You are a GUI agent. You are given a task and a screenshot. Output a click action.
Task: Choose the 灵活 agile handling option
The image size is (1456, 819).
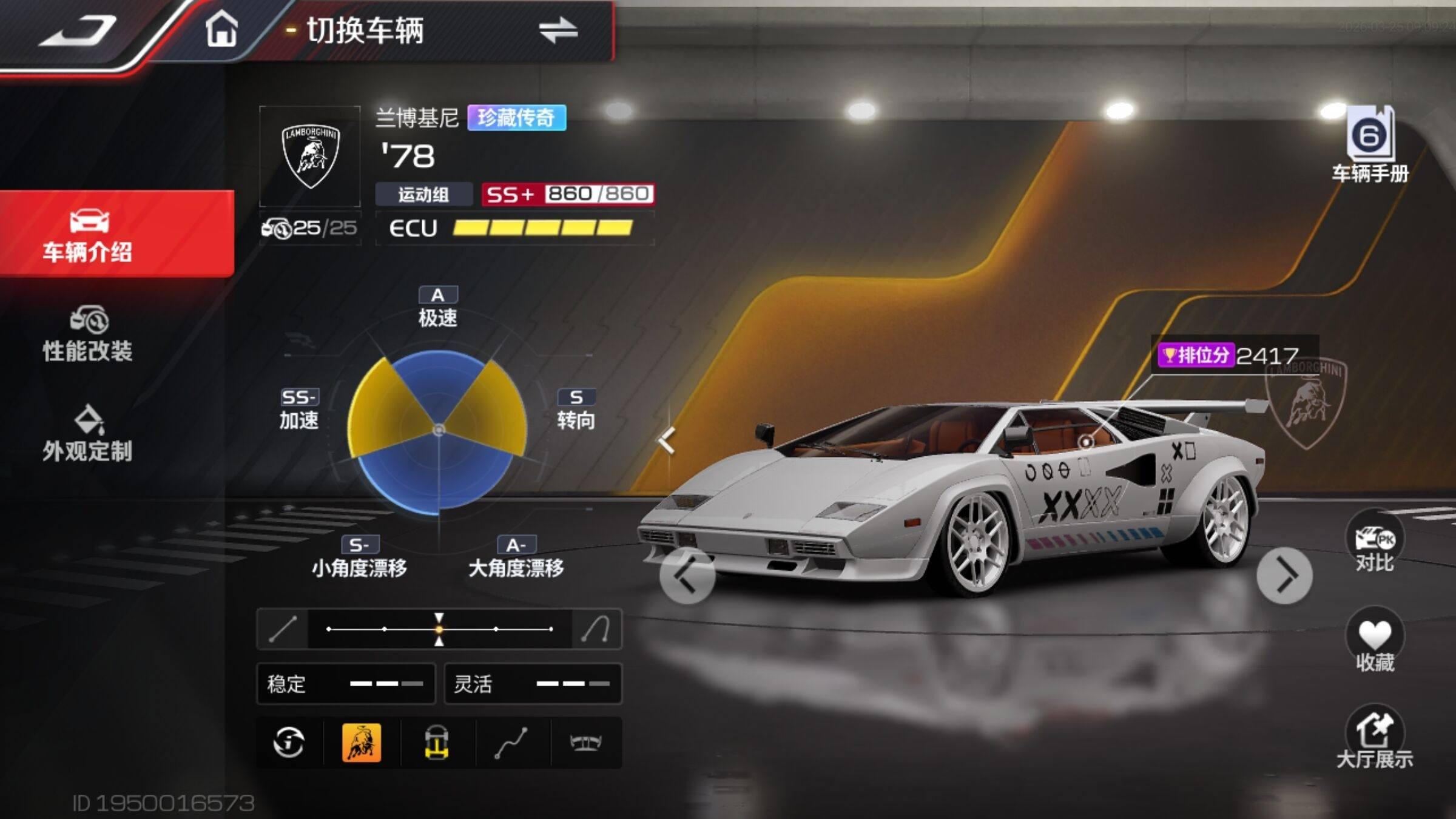pyautogui.click(x=533, y=684)
